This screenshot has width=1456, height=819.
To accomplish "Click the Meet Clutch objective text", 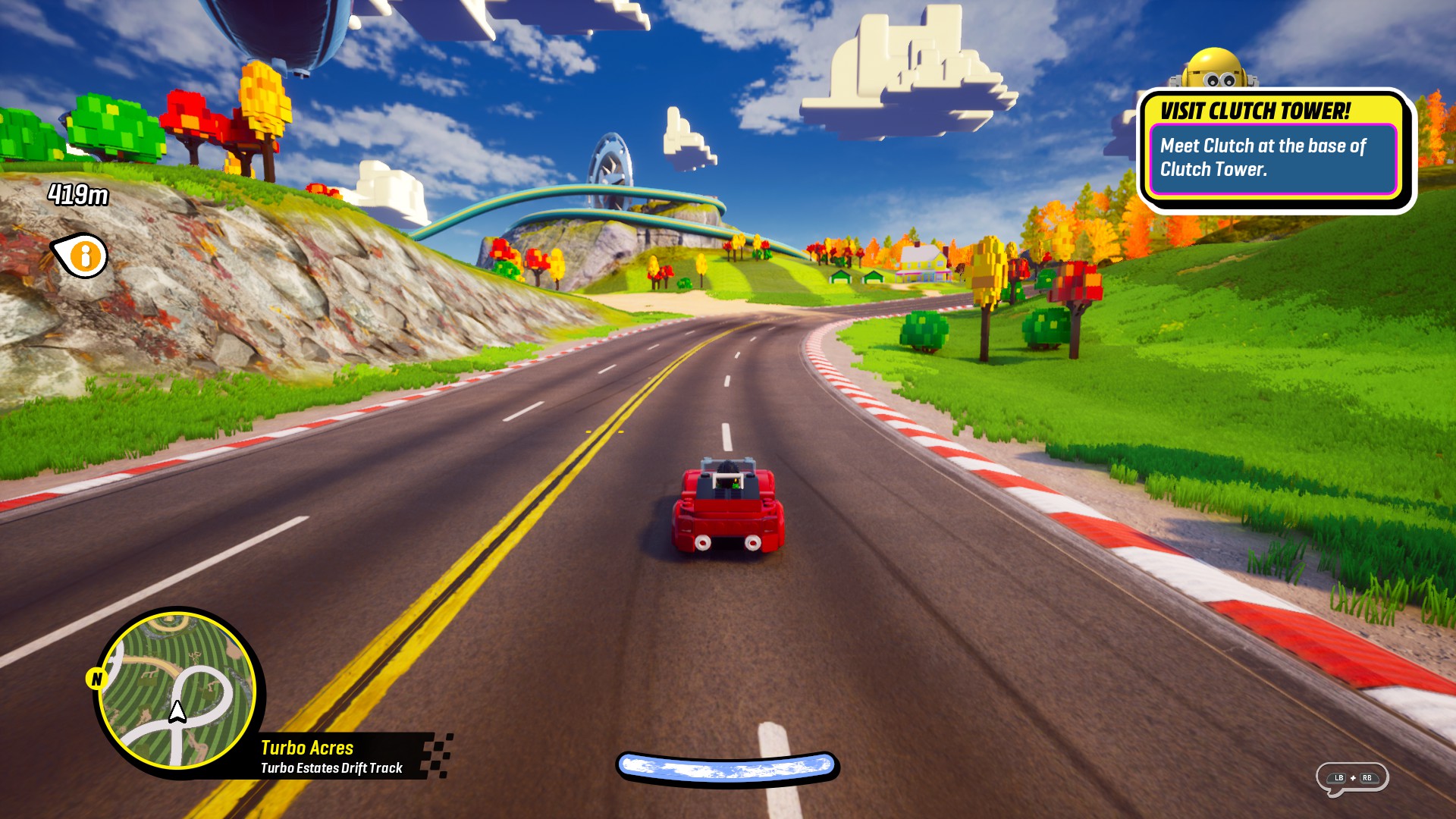I will [x=1265, y=157].
